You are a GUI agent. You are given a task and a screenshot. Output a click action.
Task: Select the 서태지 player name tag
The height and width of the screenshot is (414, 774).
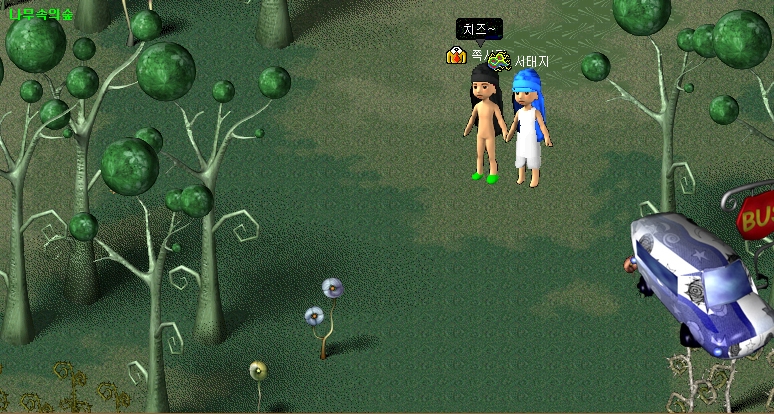coord(532,62)
